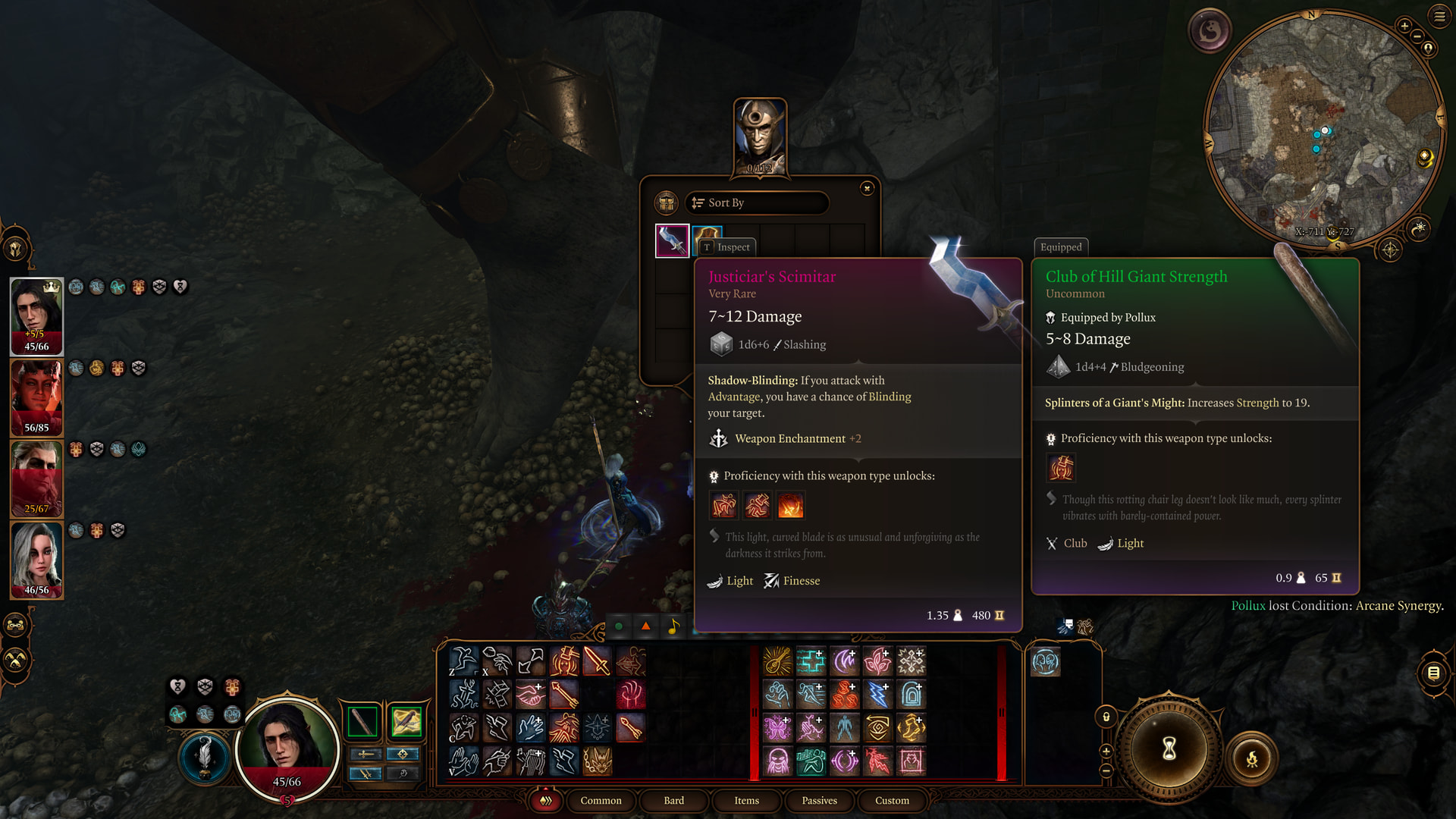The height and width of the screenshot is (819, 1456).
Task: Switch to the Common hotbar tab
Action: 601,800
